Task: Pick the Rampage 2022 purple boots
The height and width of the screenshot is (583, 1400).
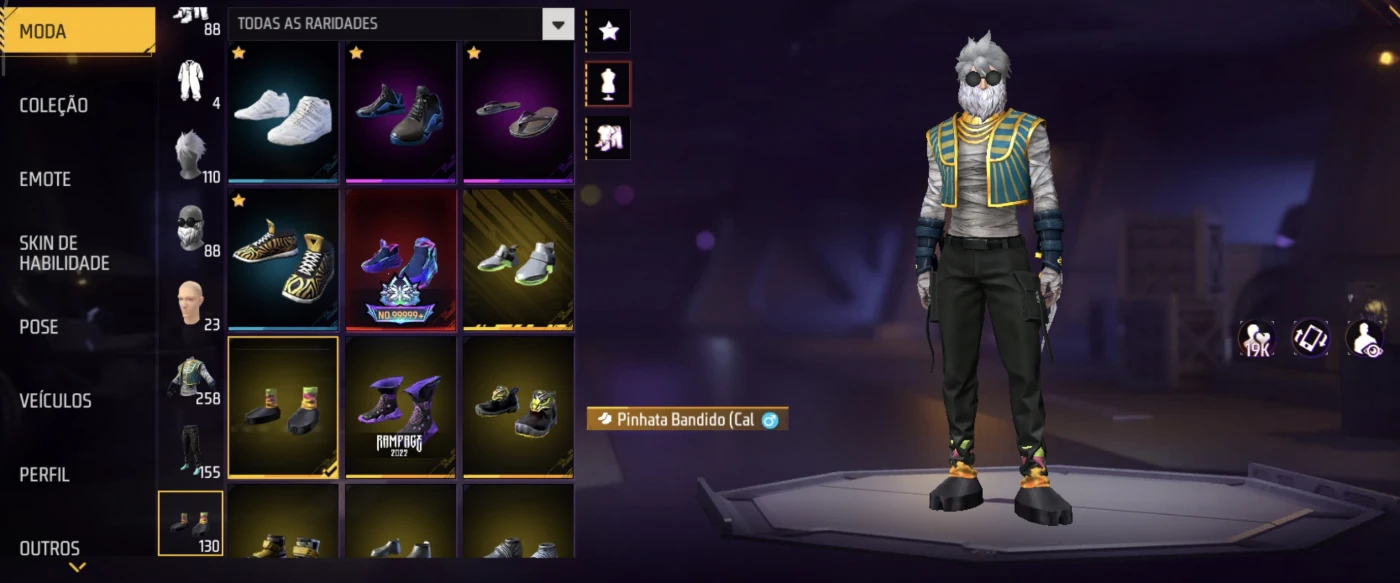Action: point(400,405)
